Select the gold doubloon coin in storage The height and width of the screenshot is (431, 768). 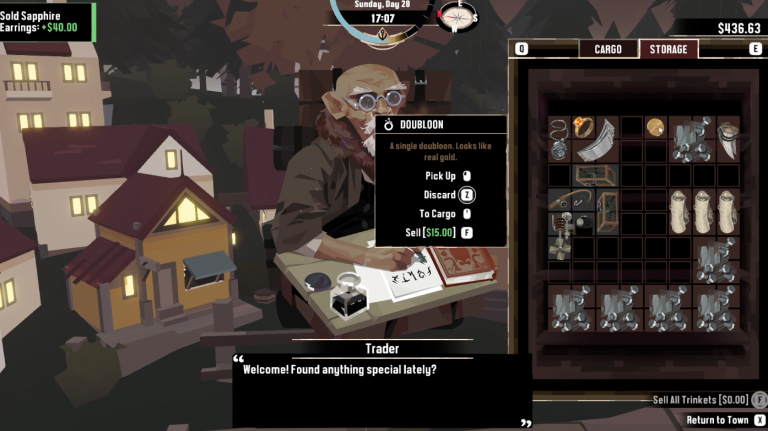pyautogui.click(x=655, y=127)
